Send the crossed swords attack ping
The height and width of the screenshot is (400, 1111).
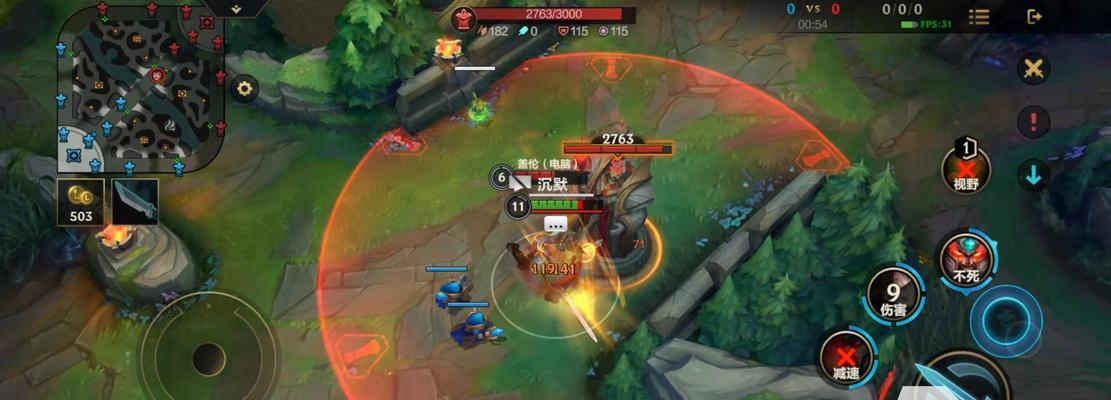click(x=1033, y=69)
